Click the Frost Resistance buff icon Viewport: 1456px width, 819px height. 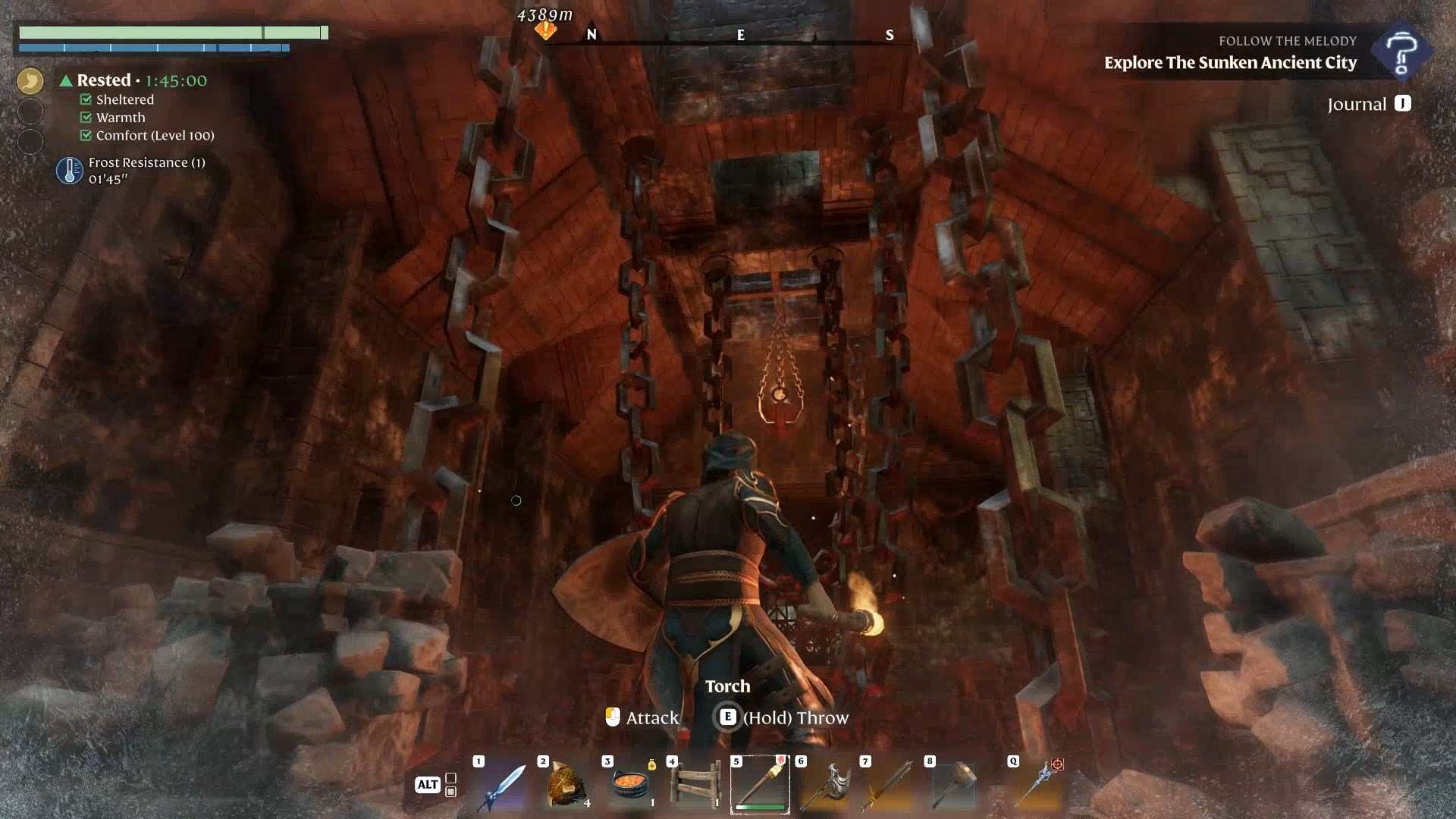coord(70,171)
